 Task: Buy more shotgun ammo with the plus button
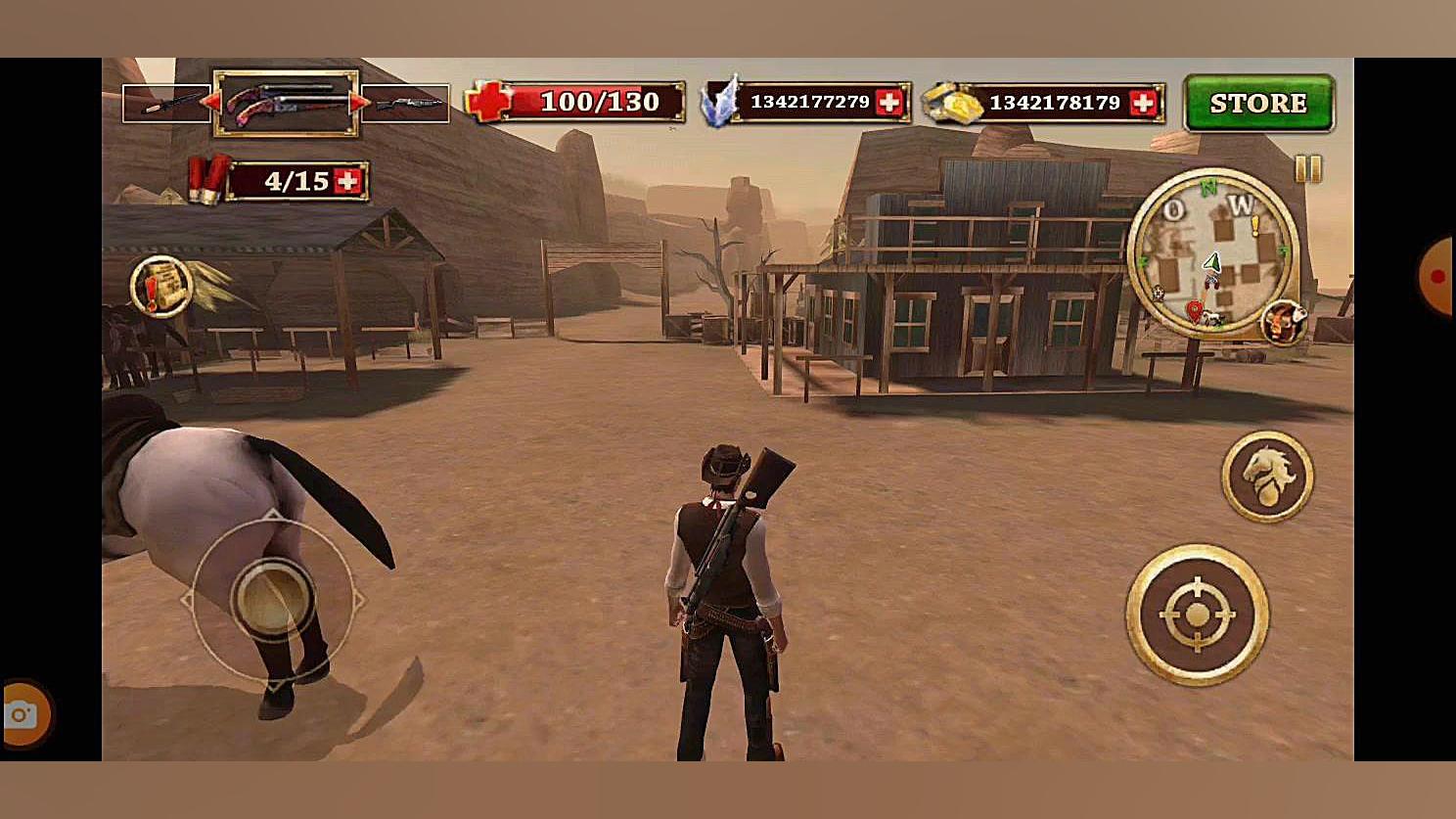pyautogui.click(x=347, y=181)
